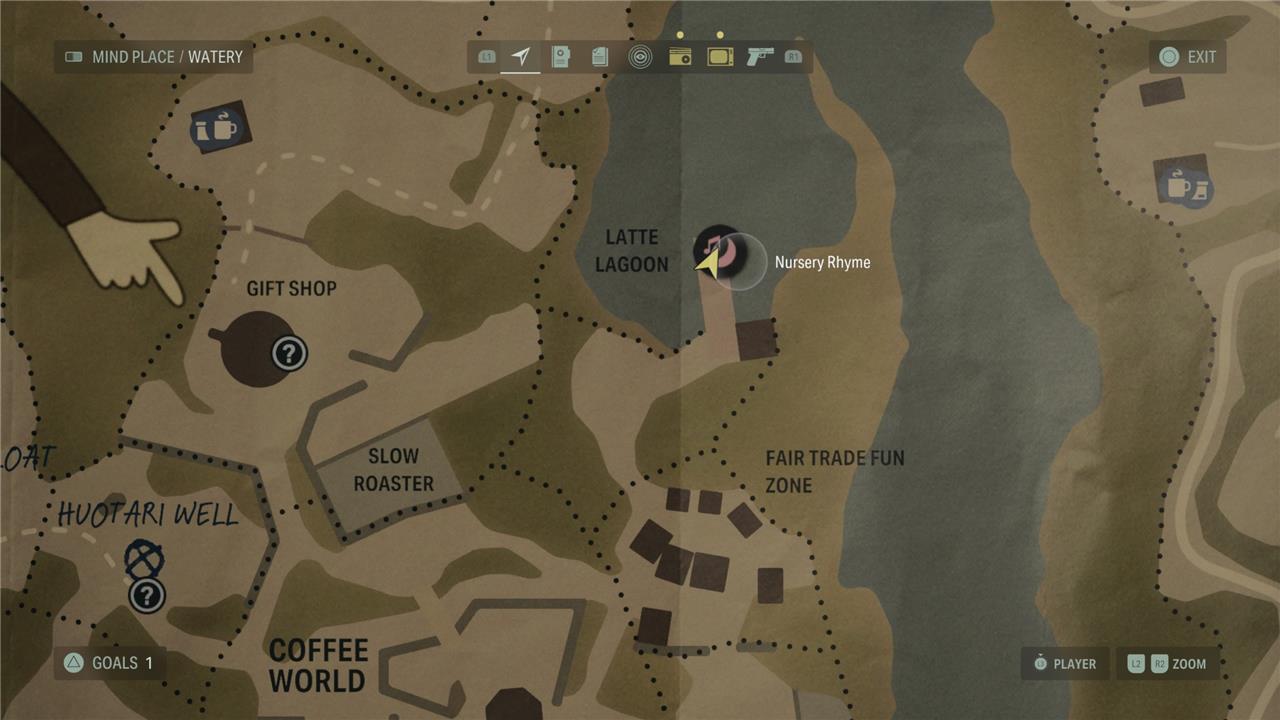Switch to the radio tab
This screenshot has width=1280, height=720.
pos(680,57)
